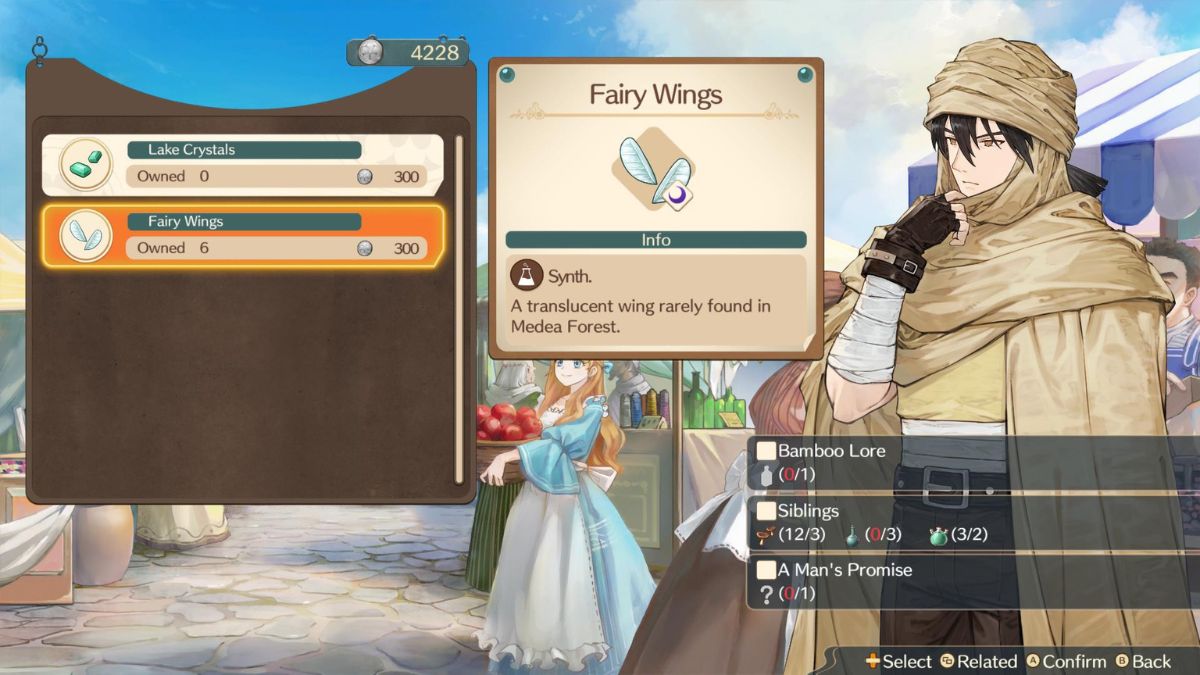The height and width of the screenshot is (675, 1200).
Task: Tick the Siblings quest checkbox
Action: tap(767, 510)
